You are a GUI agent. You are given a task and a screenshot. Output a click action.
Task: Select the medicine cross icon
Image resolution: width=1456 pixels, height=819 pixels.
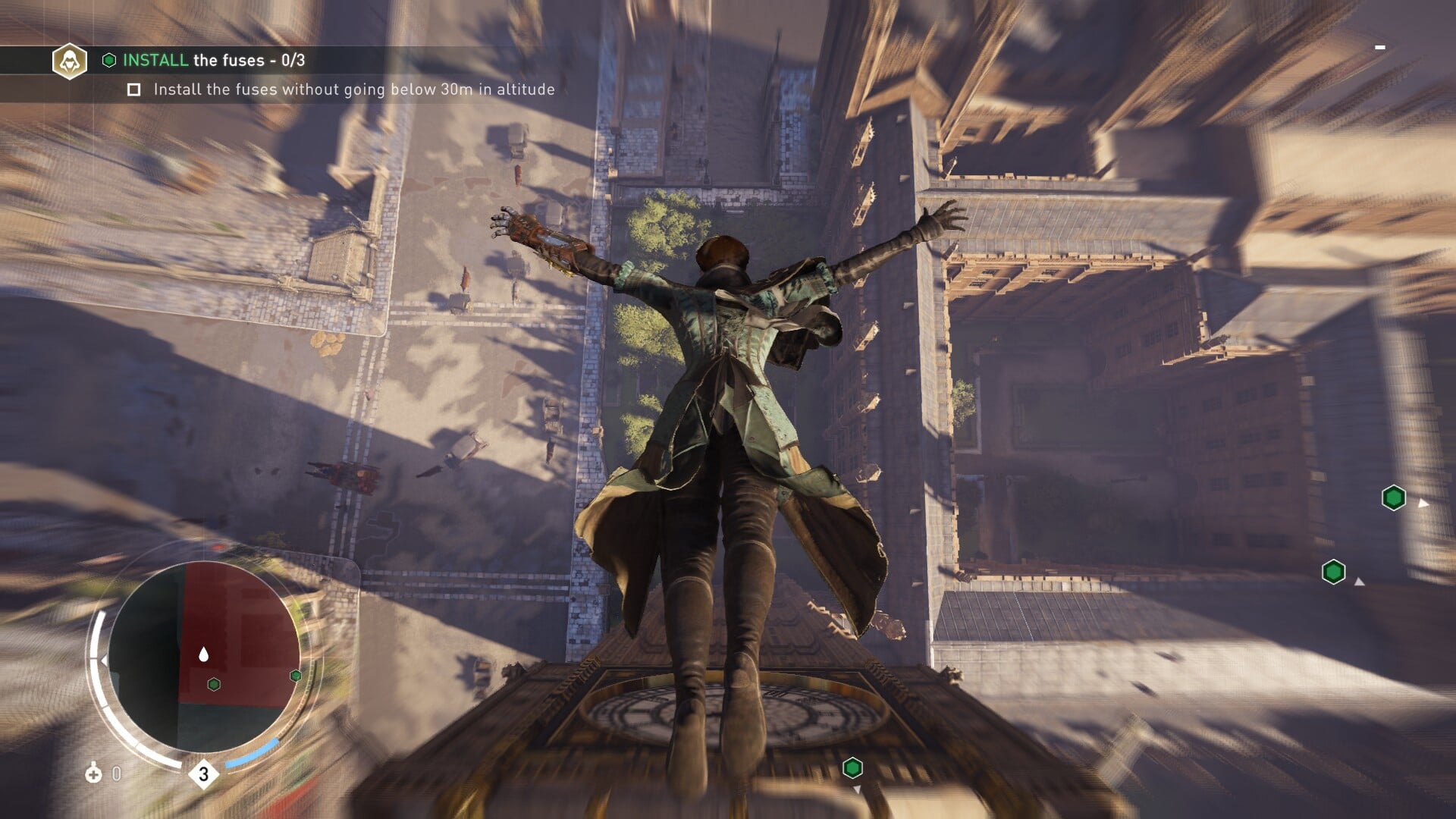coord(93,774)
